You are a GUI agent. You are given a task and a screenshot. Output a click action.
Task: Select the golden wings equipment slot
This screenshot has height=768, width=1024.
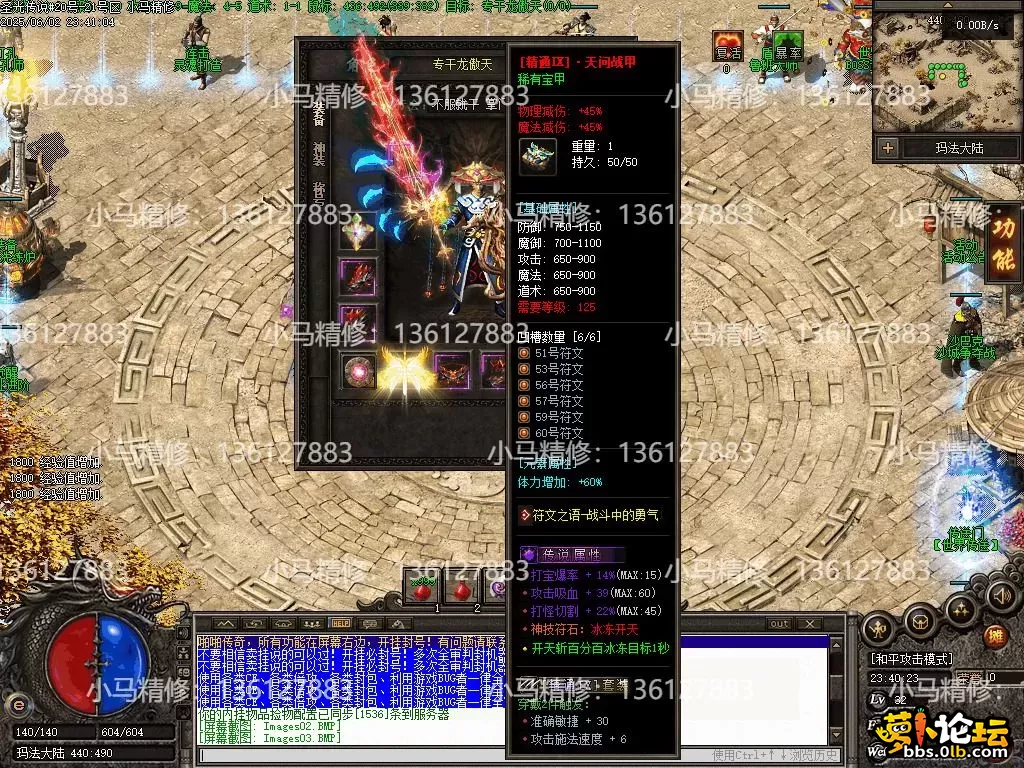[x=404, y=369]
